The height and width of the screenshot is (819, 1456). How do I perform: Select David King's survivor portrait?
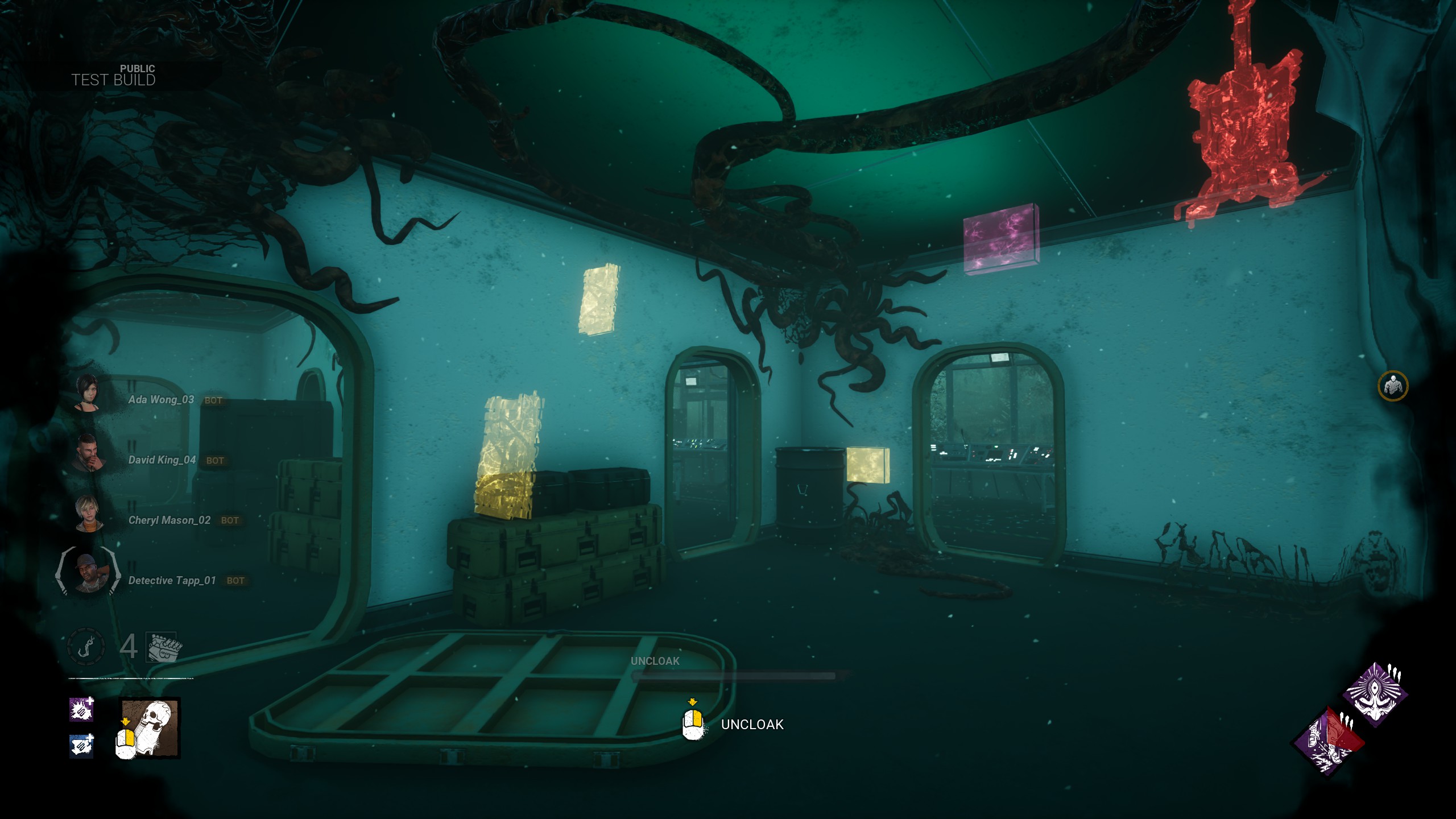(88, 453)
